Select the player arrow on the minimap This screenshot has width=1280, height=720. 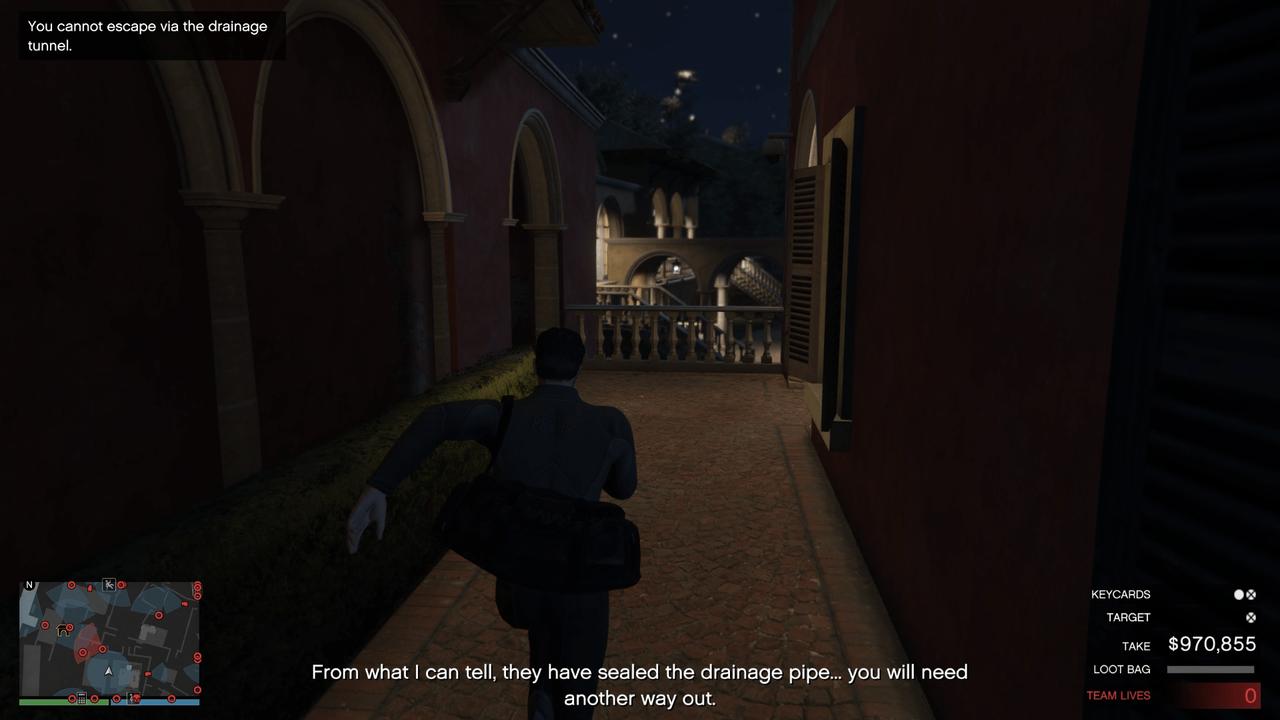coord(109,672)
